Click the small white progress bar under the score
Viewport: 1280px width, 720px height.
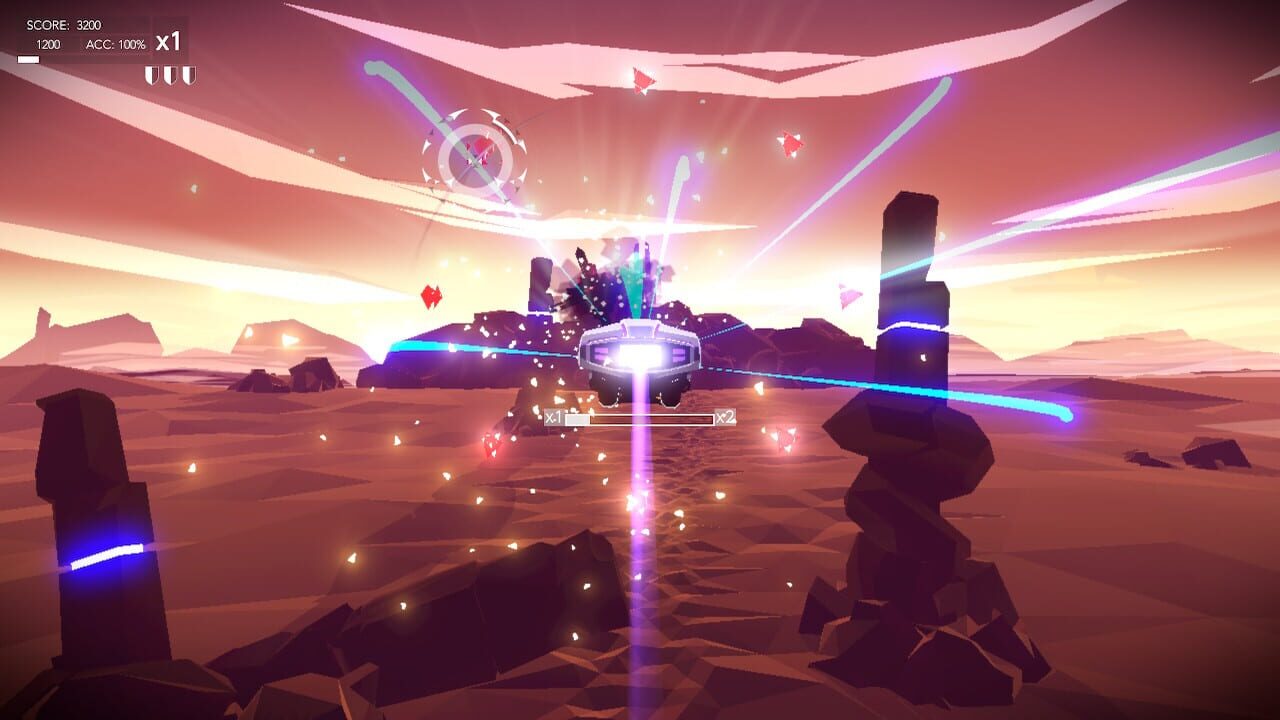28,60
